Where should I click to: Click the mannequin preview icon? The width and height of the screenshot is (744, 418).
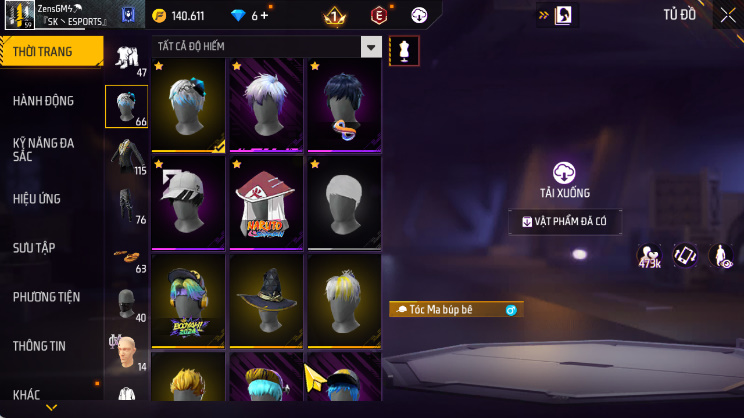click(x=404, y=51)
